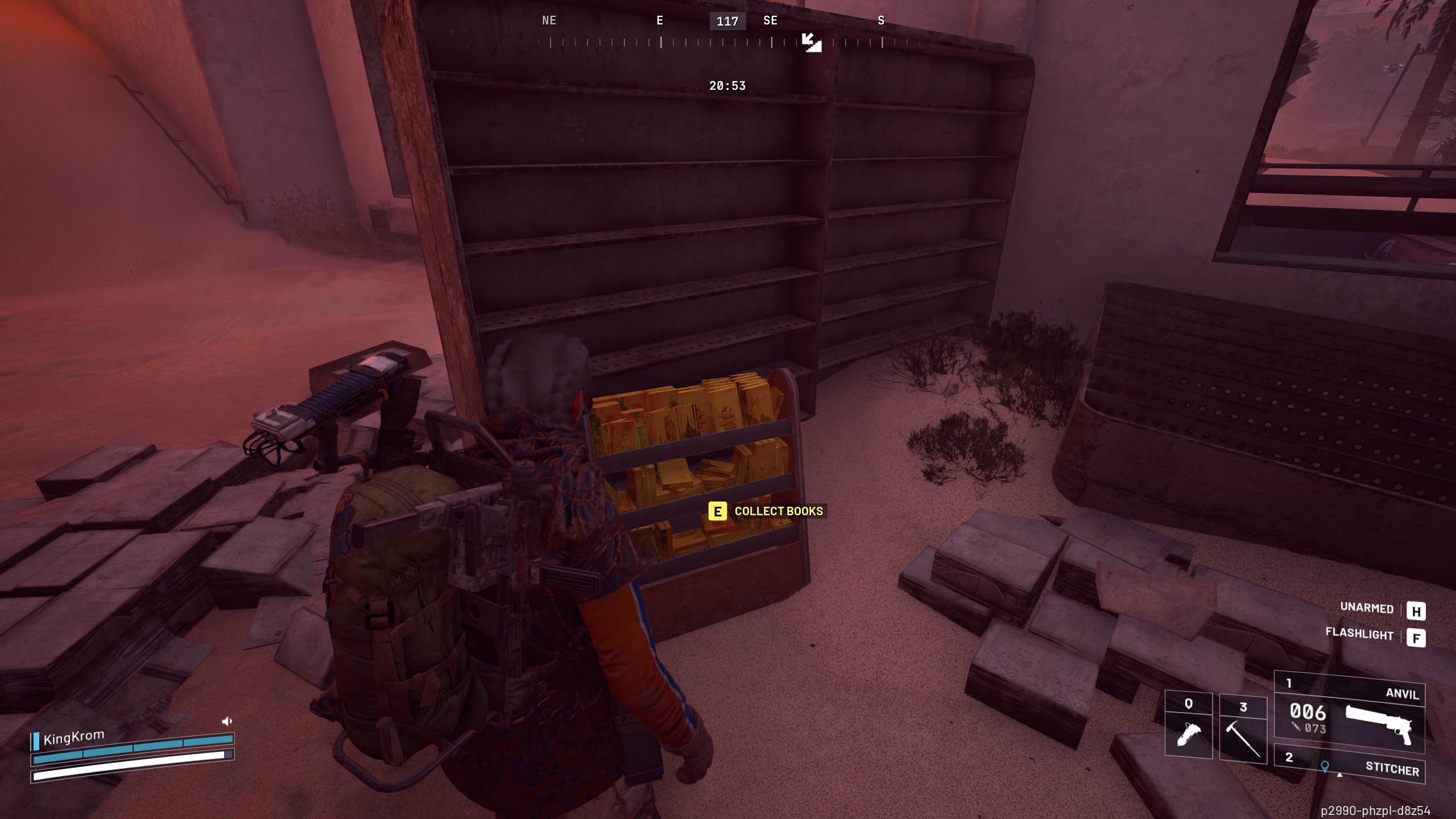Click the 117 bearing readout on the compass
Screen dimensions: 1456x819
(728, 21)
